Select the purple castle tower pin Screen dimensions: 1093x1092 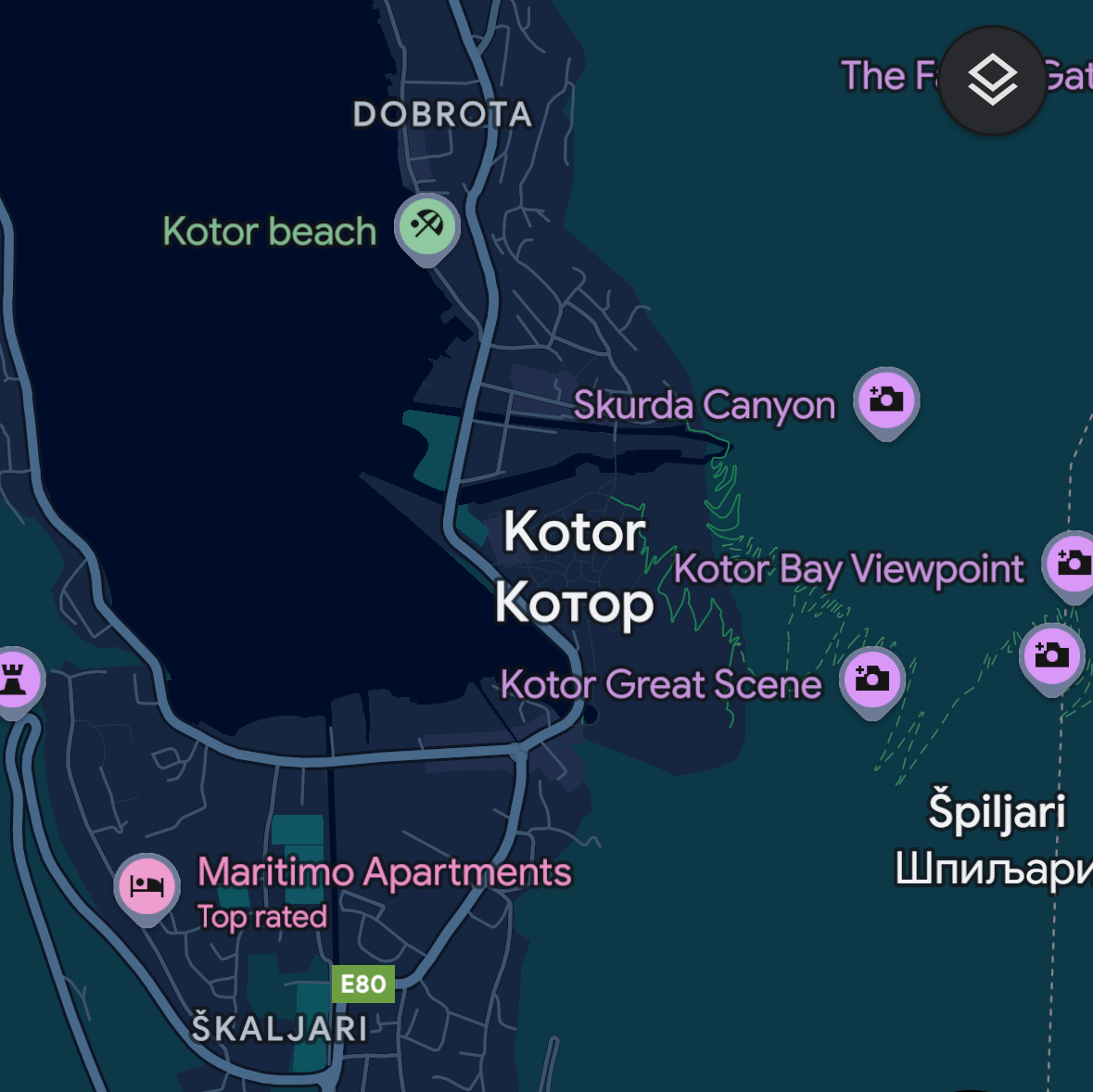[15, 679]
